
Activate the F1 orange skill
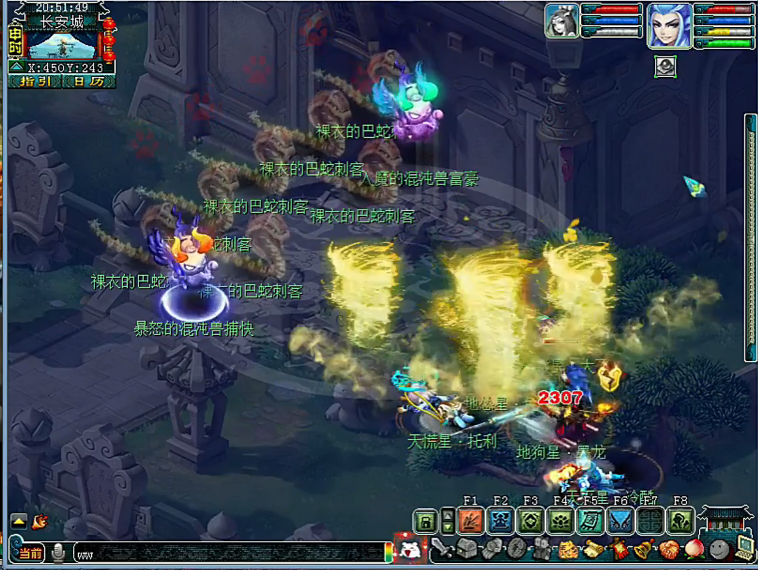[471, 521]
